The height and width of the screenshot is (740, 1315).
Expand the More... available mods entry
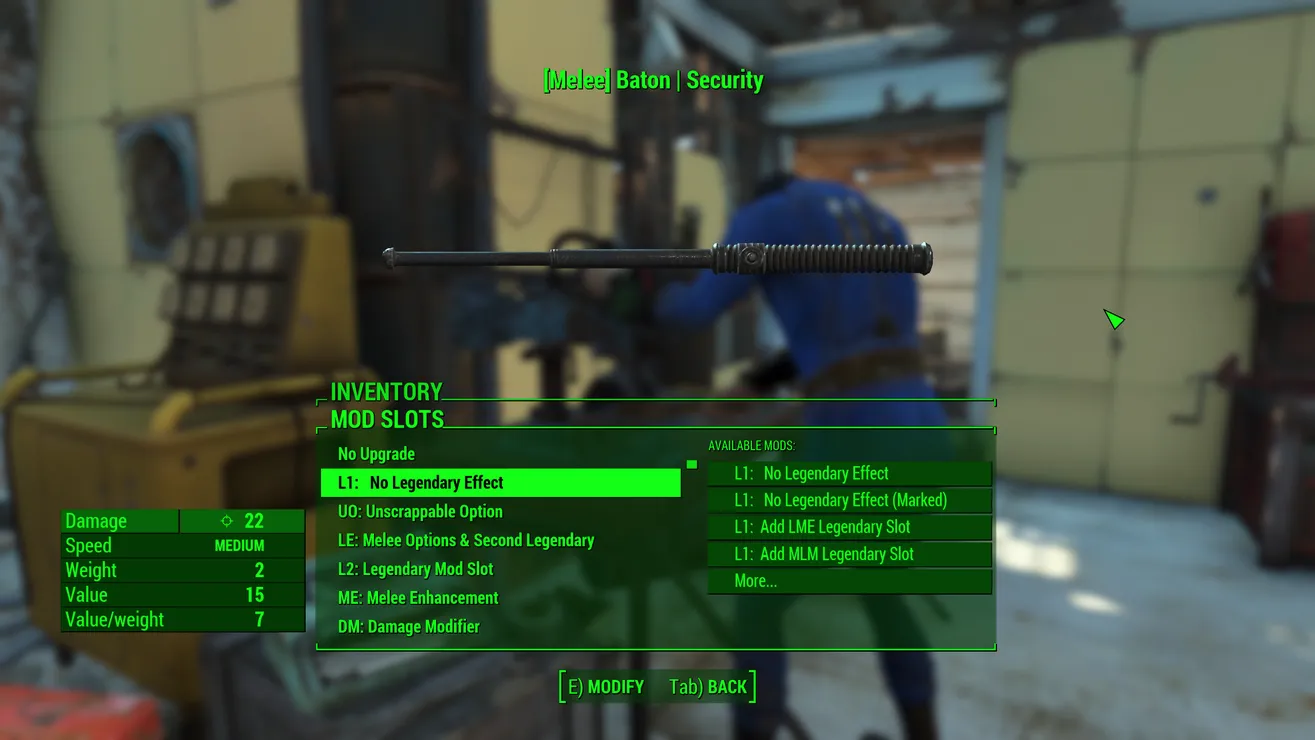[849, 581]
